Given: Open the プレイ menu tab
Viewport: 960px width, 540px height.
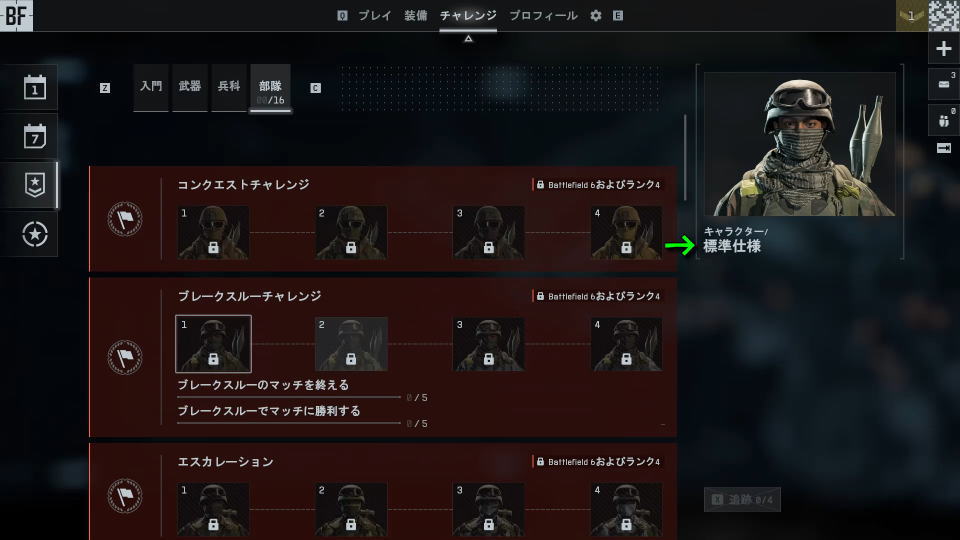Looking at the screenshot, I should click(x=375, y=16).
